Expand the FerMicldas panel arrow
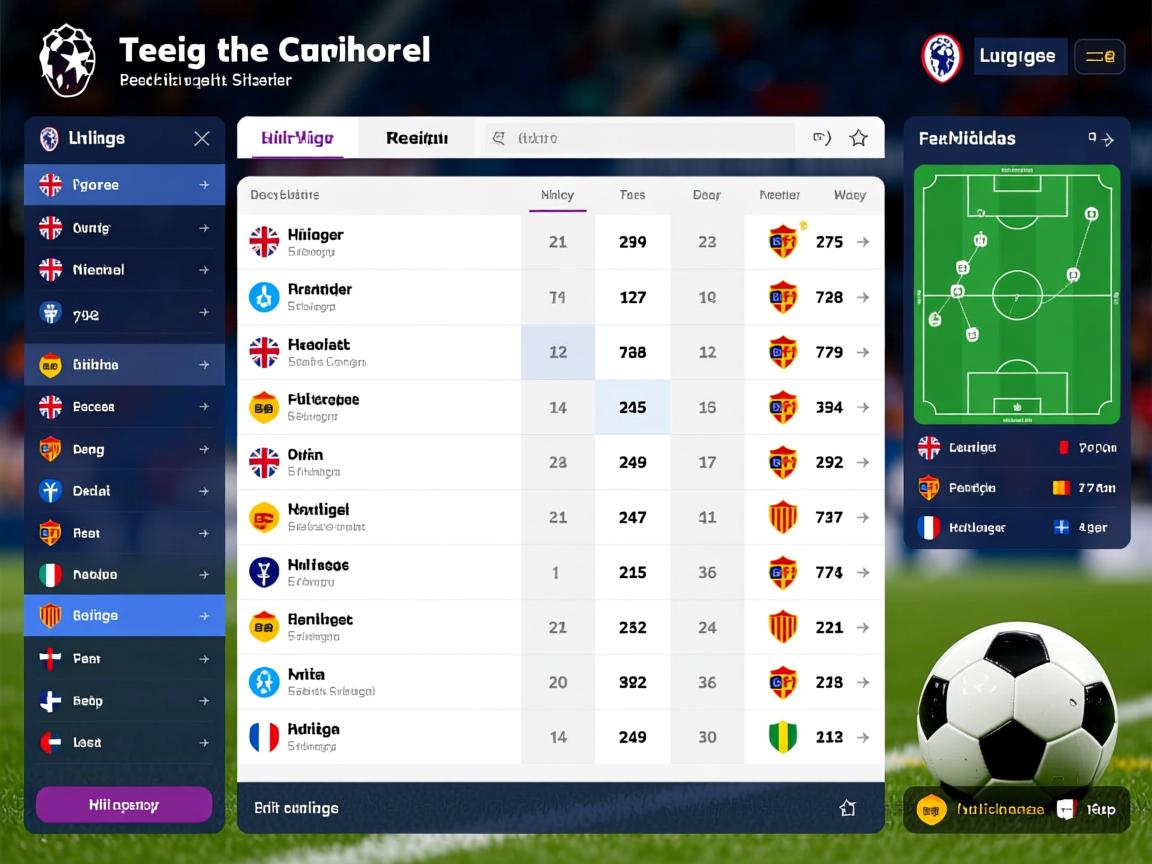1152x864 pixels. pos(1101,139)
